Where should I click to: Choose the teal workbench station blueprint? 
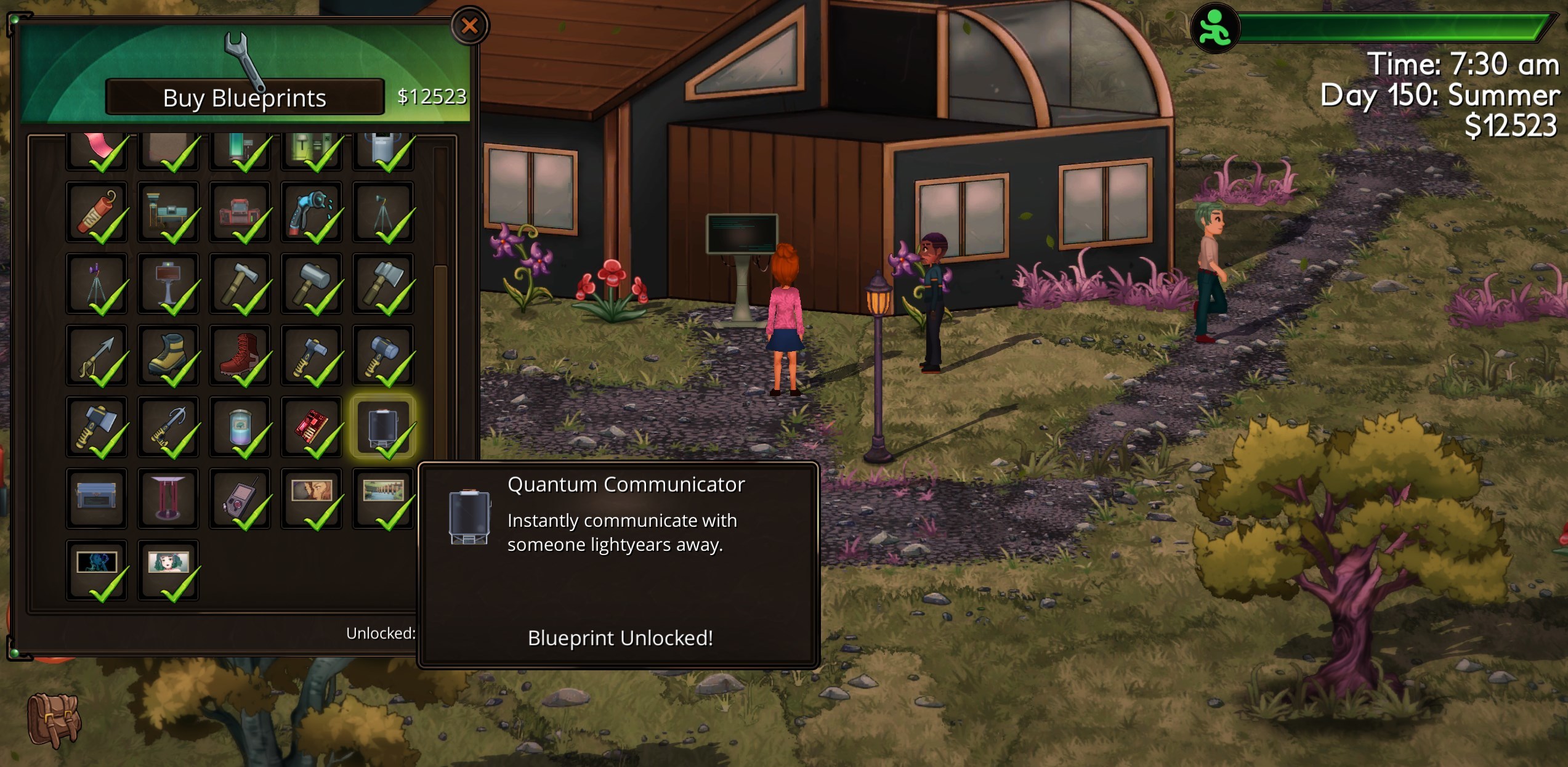point(168,213)
